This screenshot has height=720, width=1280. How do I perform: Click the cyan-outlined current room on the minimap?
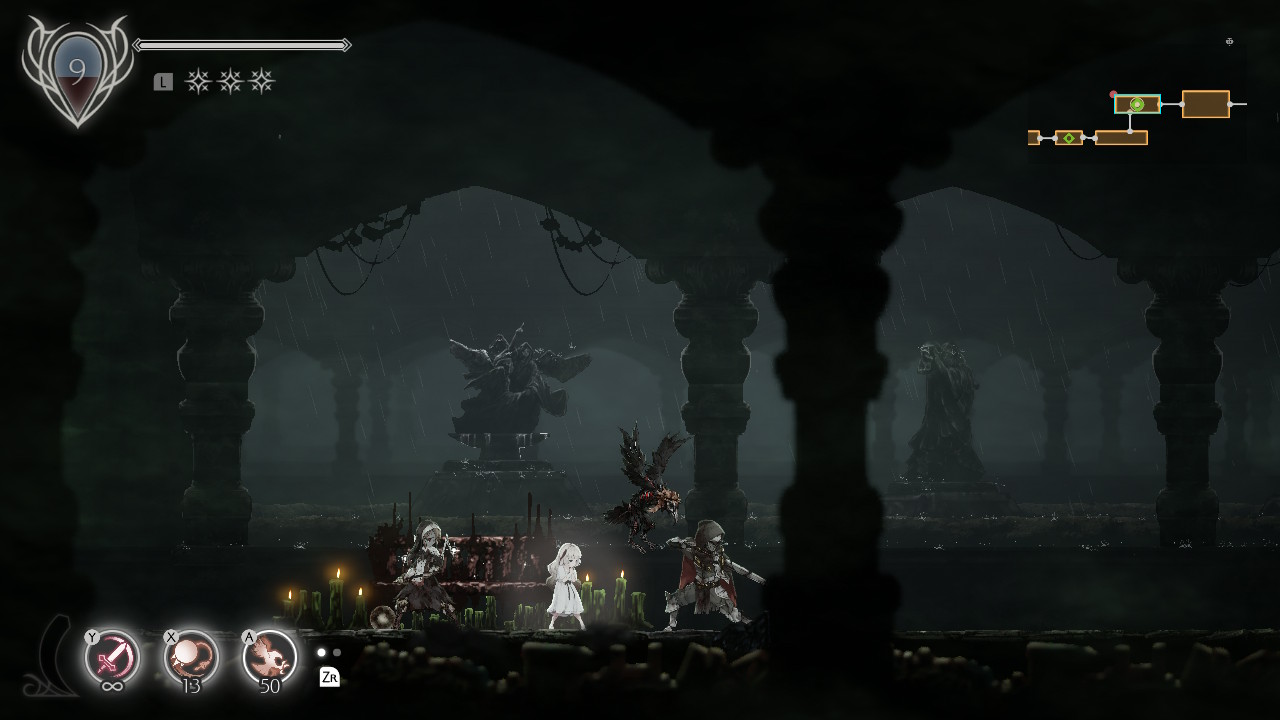pos(1137,104)
